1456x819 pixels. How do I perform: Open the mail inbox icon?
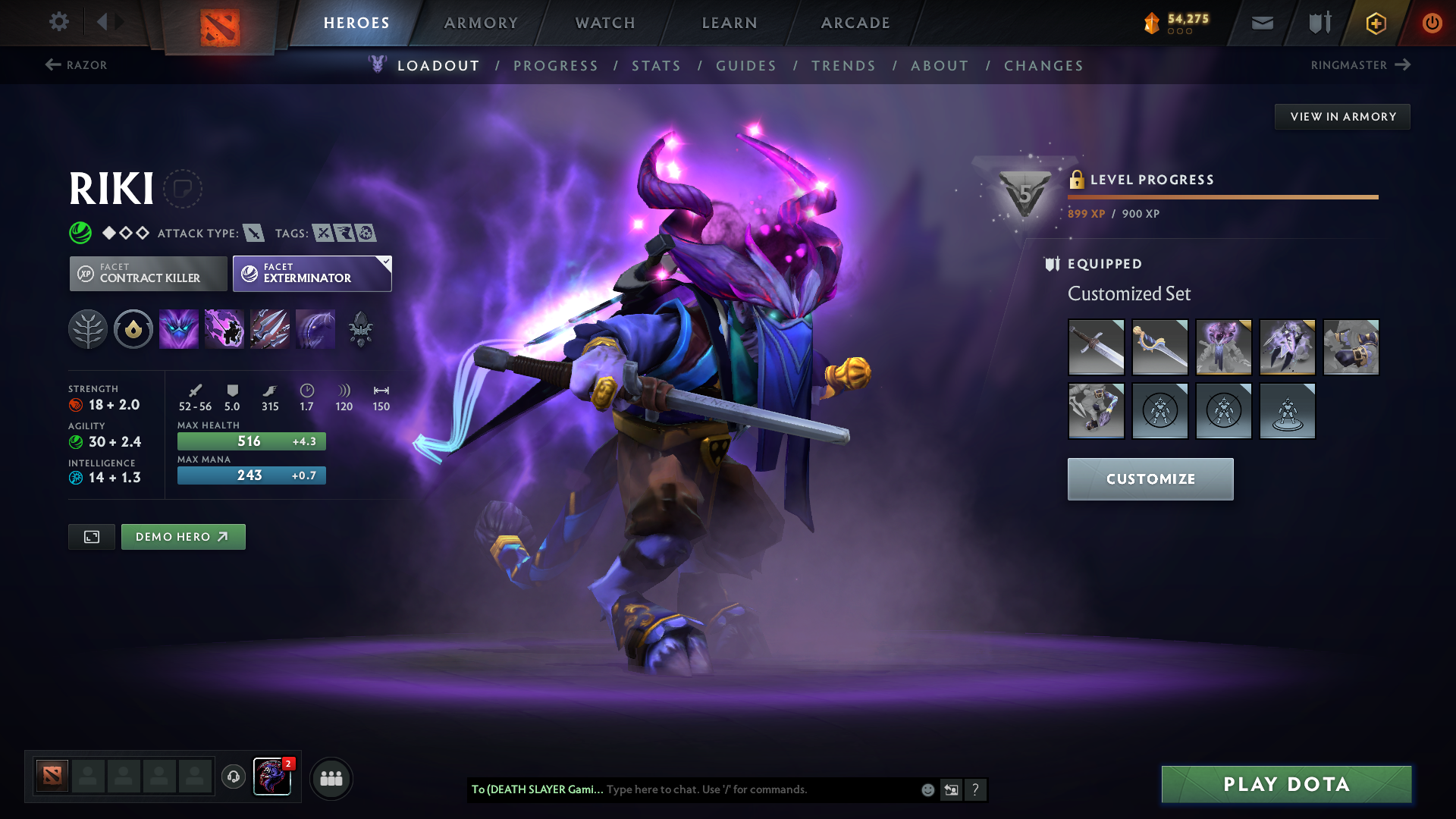(x=1261, y=23)
